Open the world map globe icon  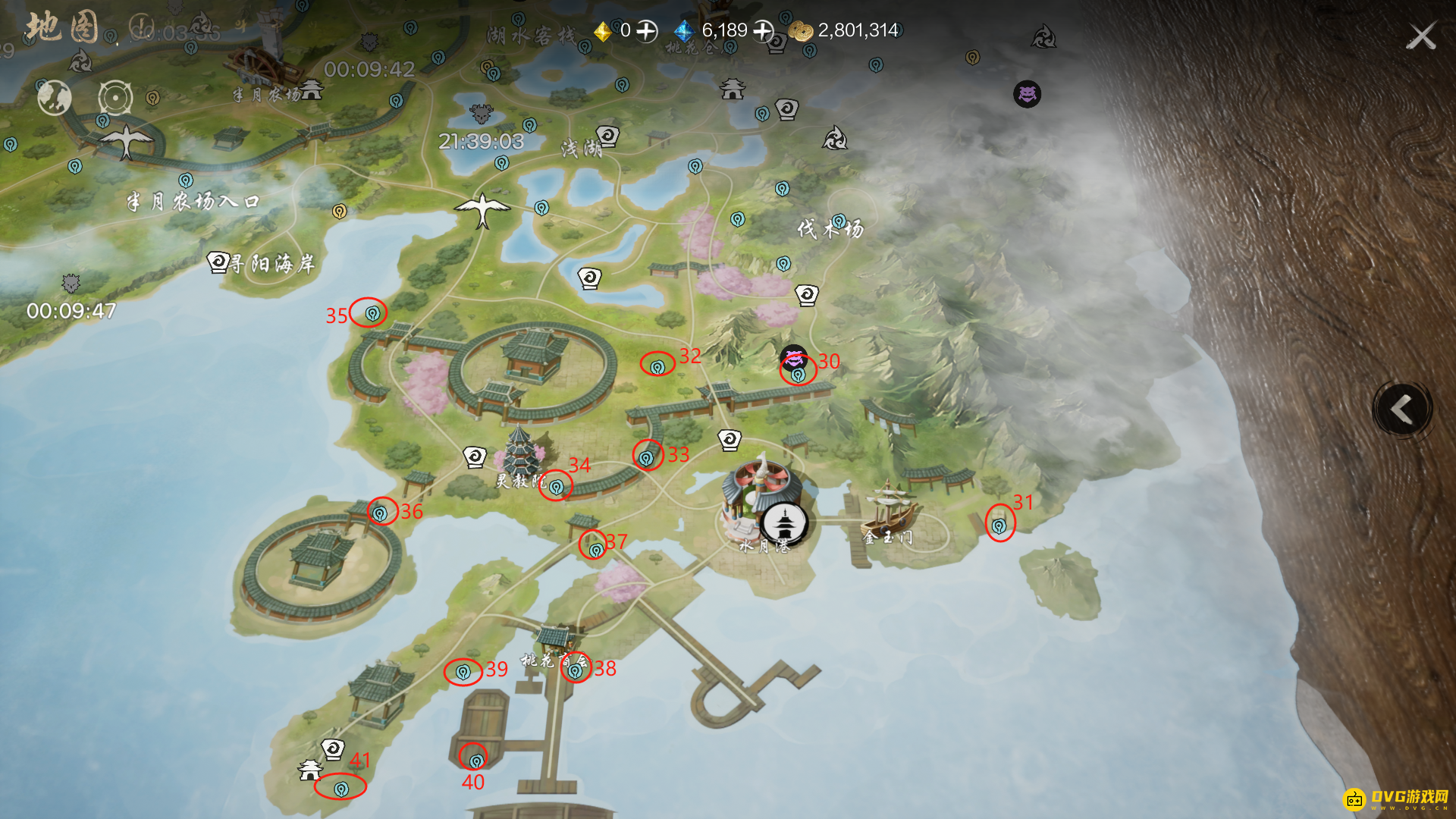tap(55, 98)
